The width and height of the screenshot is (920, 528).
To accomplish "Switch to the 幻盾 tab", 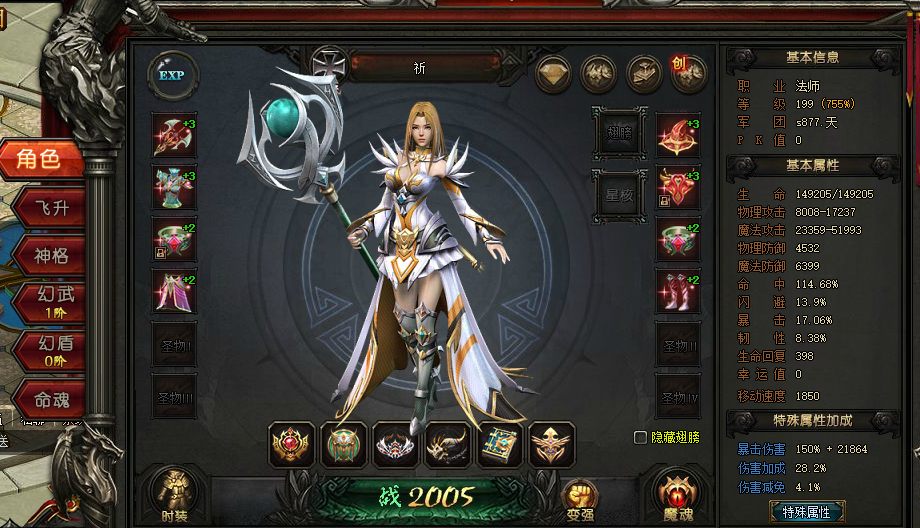I will pyautogui.click(x=50, y=349).
